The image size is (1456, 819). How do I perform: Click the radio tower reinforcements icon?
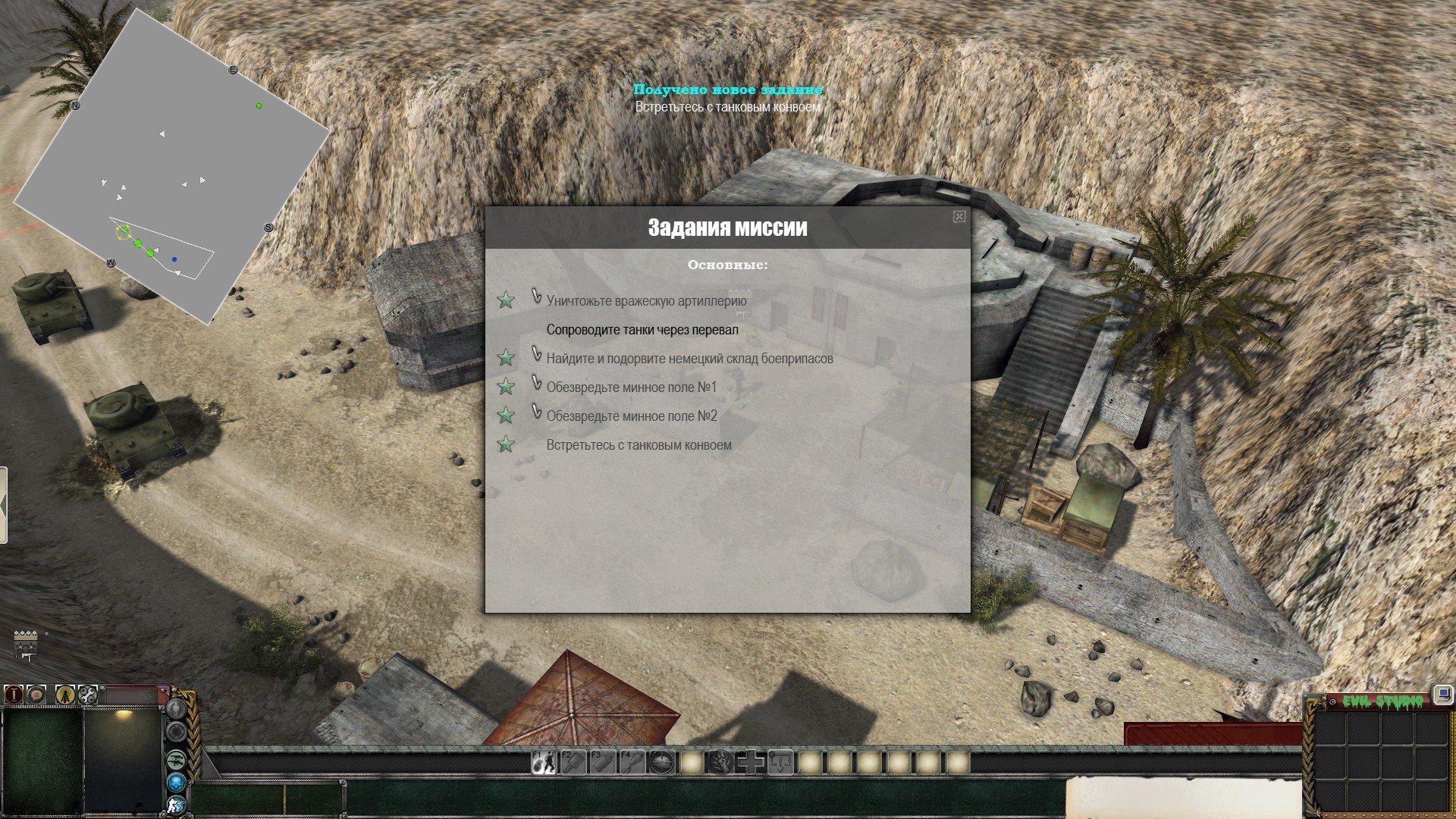(x=65, y=694)
